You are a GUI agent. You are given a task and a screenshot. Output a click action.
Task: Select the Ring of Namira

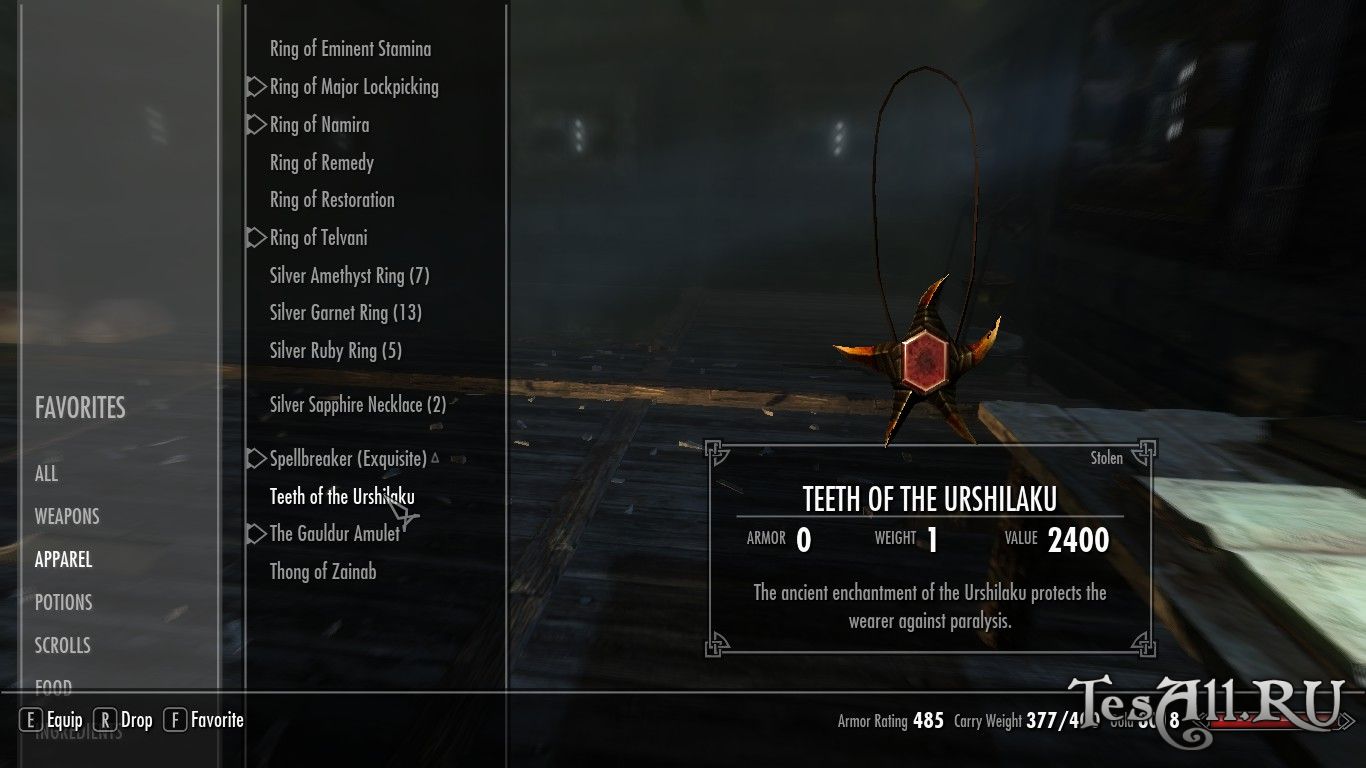(x=319, y=125)
